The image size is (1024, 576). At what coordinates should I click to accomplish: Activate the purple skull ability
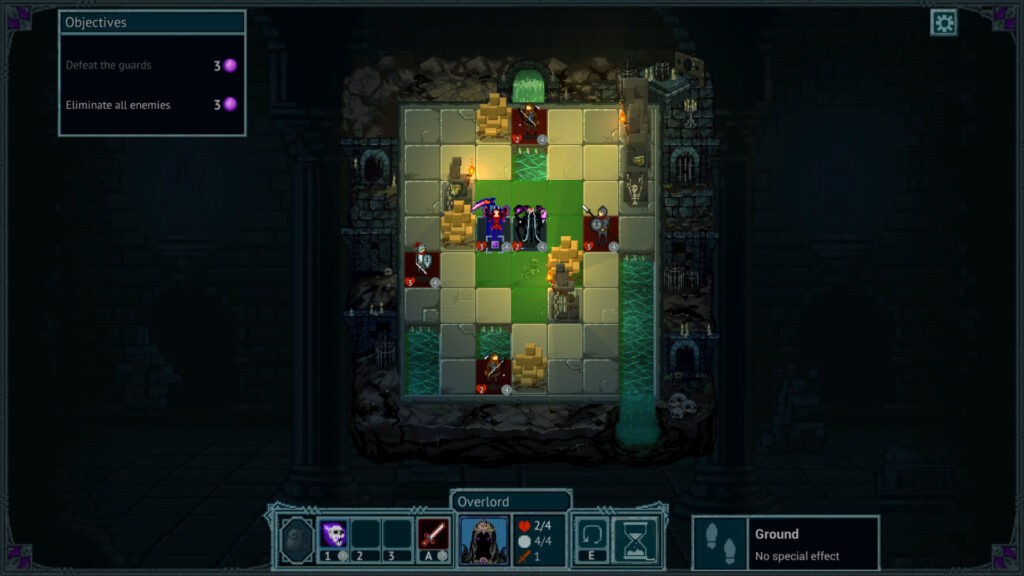point(333,534)
